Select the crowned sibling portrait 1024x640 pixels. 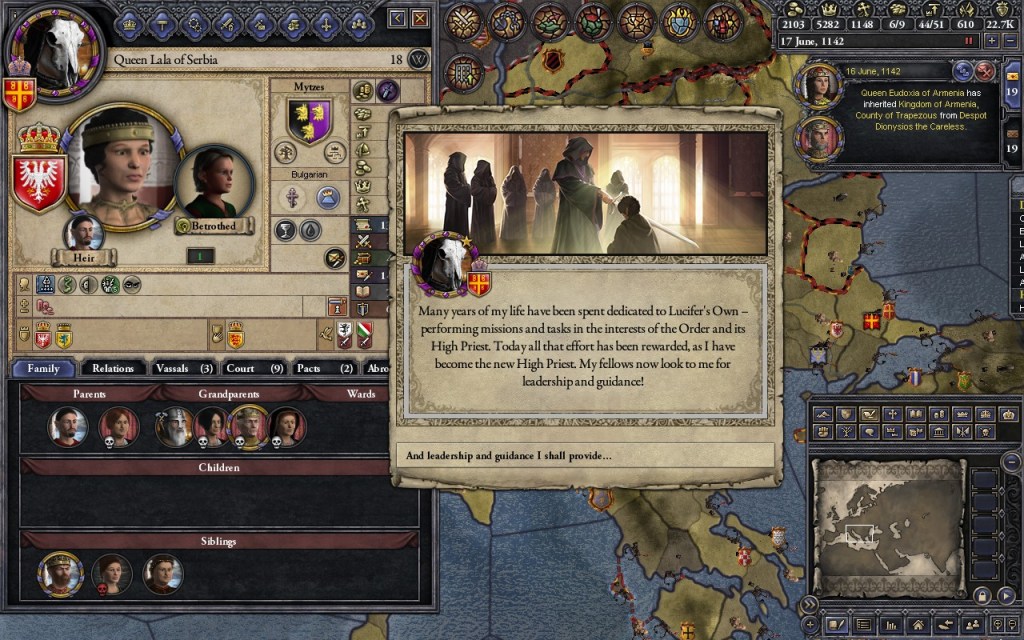59,574
